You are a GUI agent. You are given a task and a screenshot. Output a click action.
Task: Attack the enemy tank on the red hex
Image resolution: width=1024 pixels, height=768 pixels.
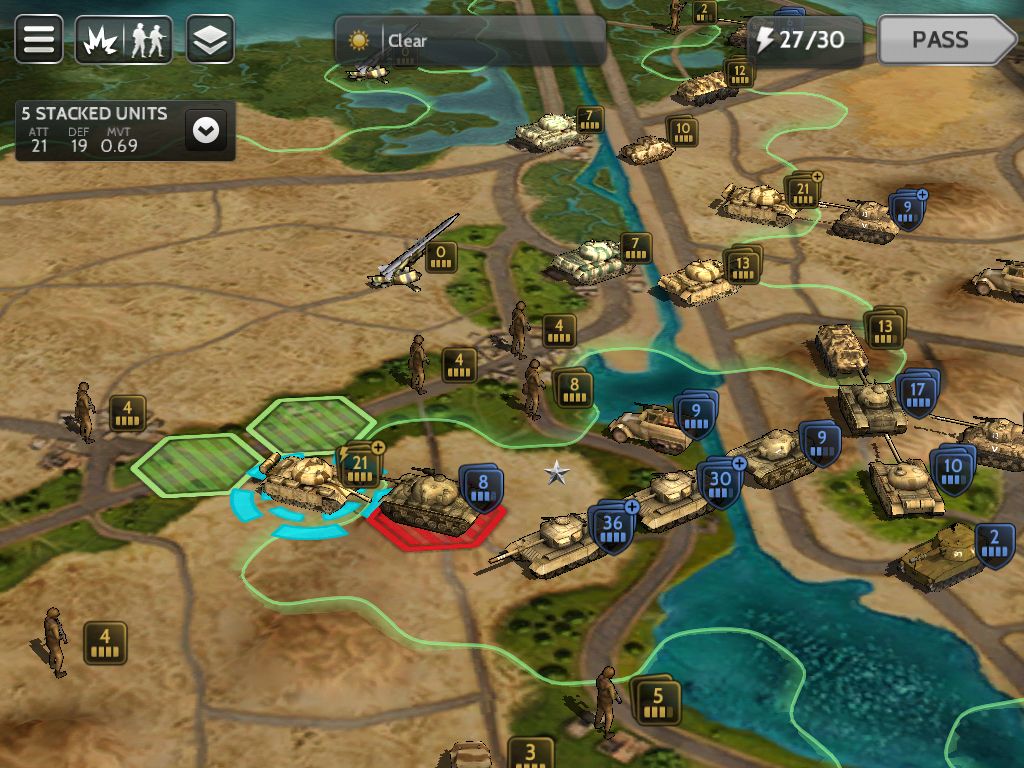click(428, 498)
